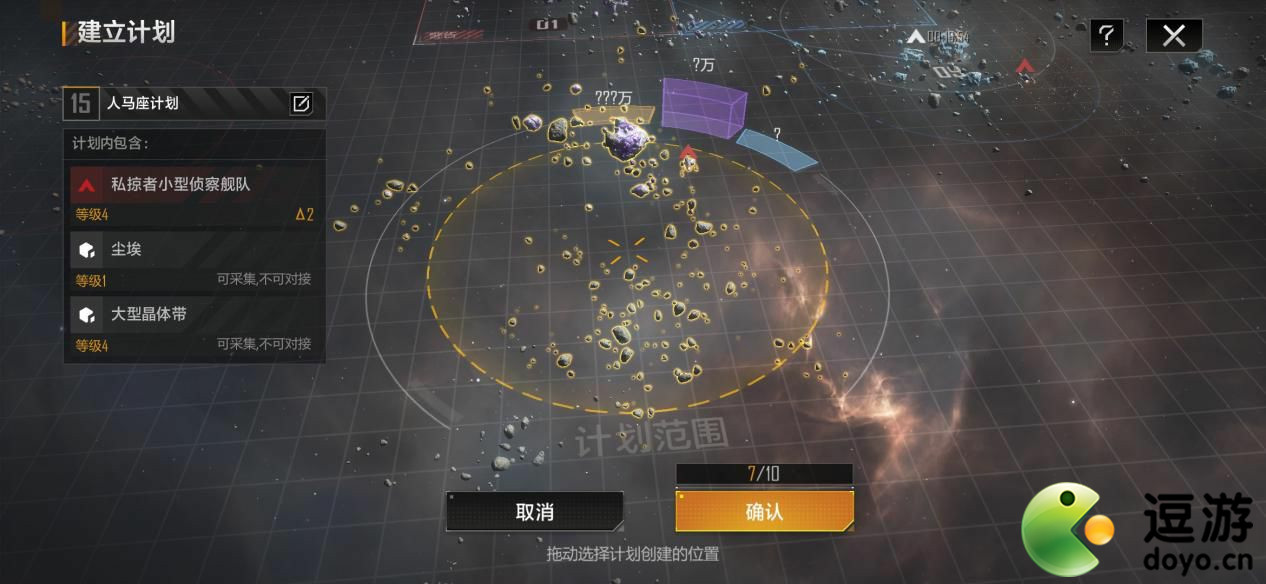Open the question mark help button

click(1106, 36)
